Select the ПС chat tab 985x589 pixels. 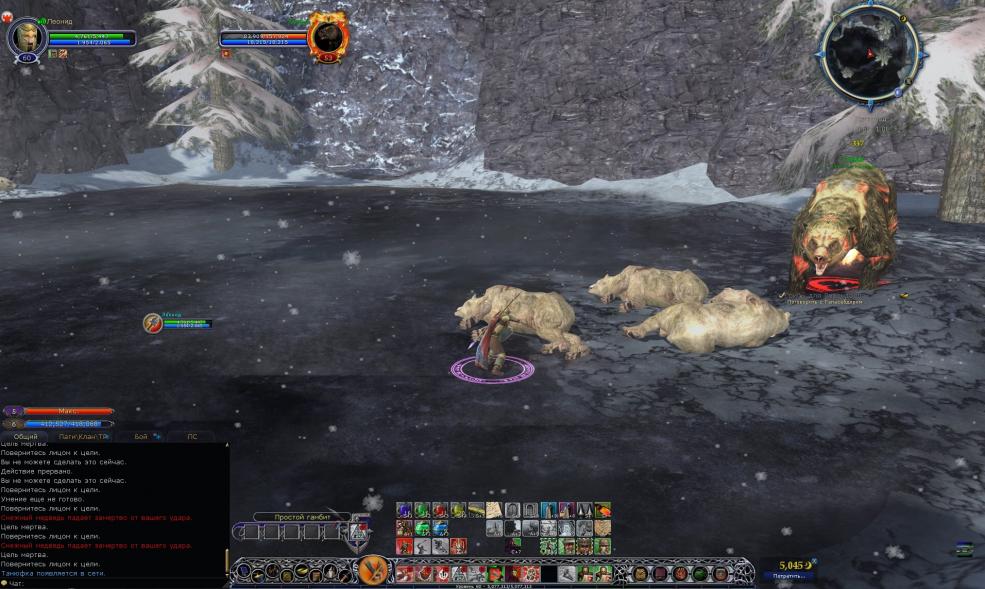click(x=192, y=437)
